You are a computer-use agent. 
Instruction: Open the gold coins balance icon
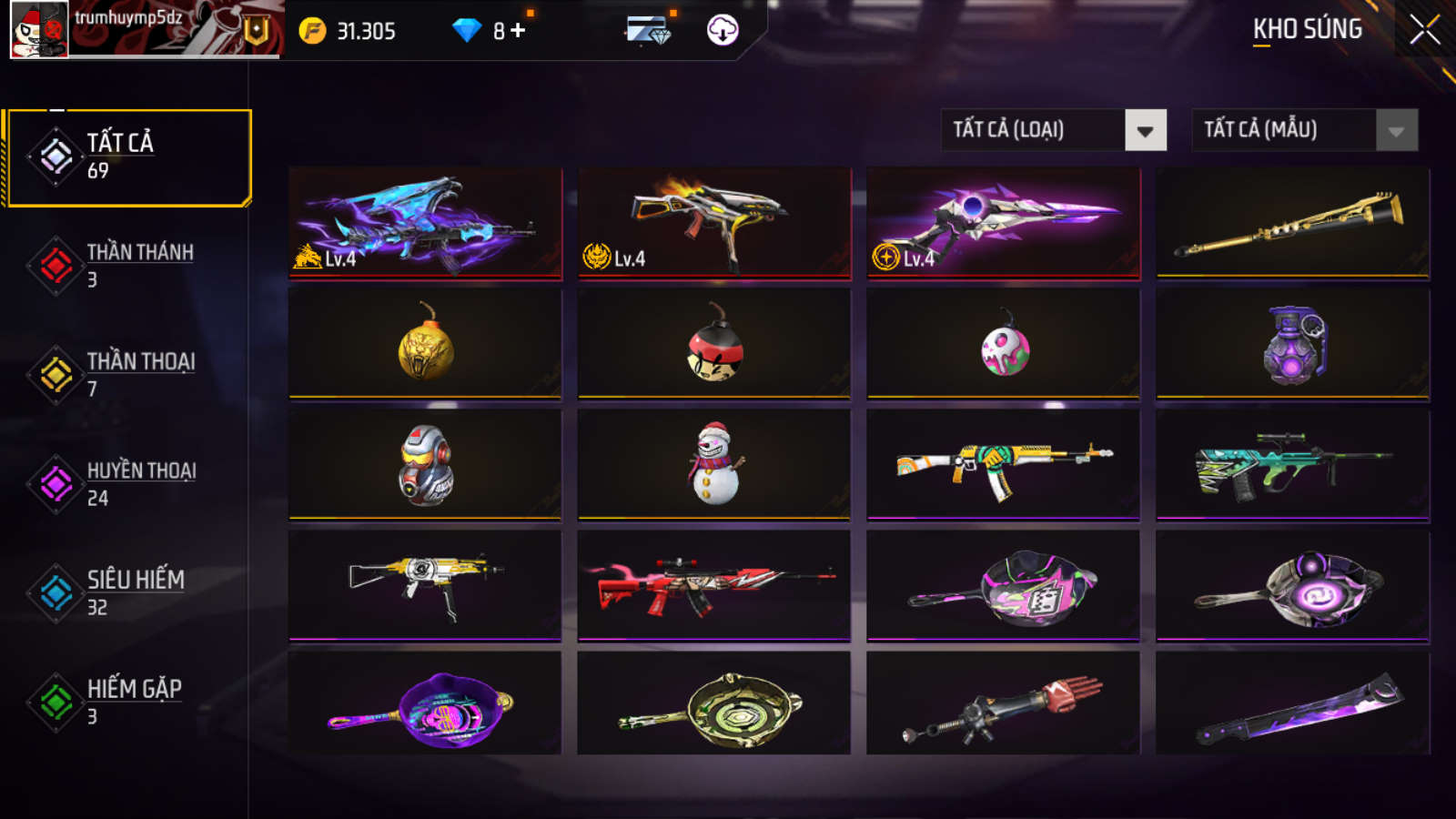[x=309, y=30]
